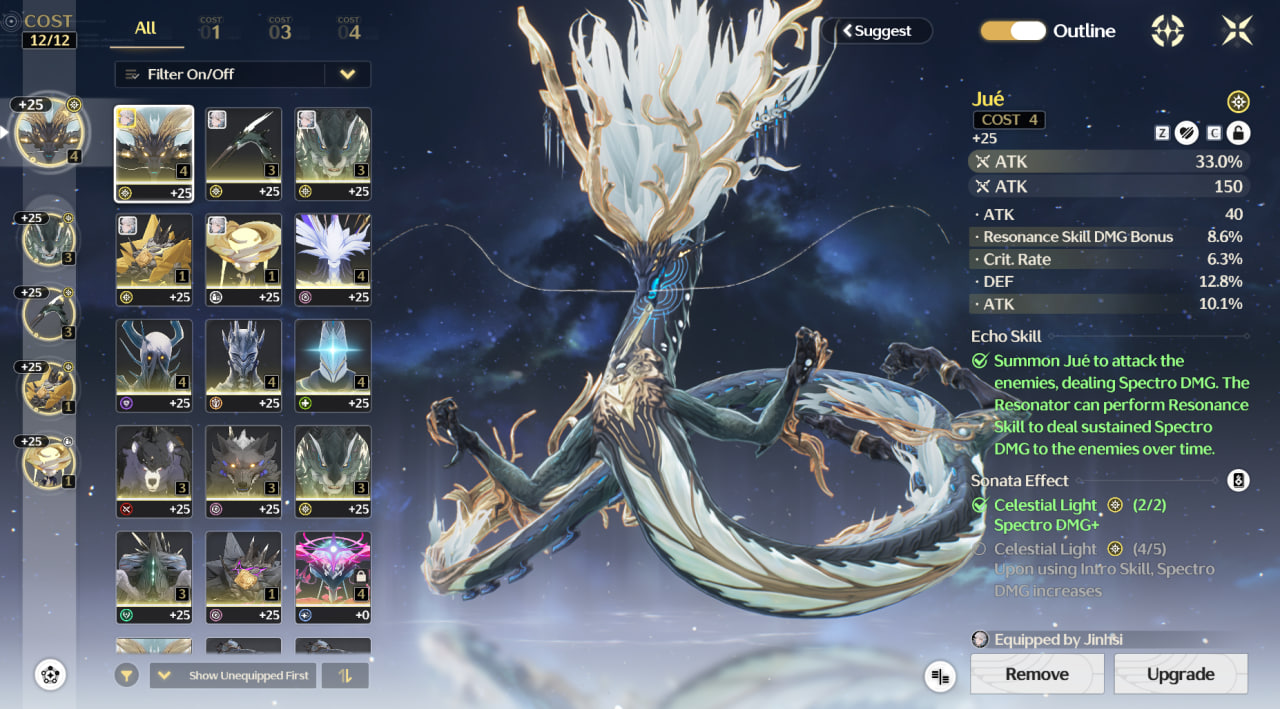The height and width of the screenshot is (709, 1280).
Task: Open the Filter On/Off dropdown
Action: [347, 74]
